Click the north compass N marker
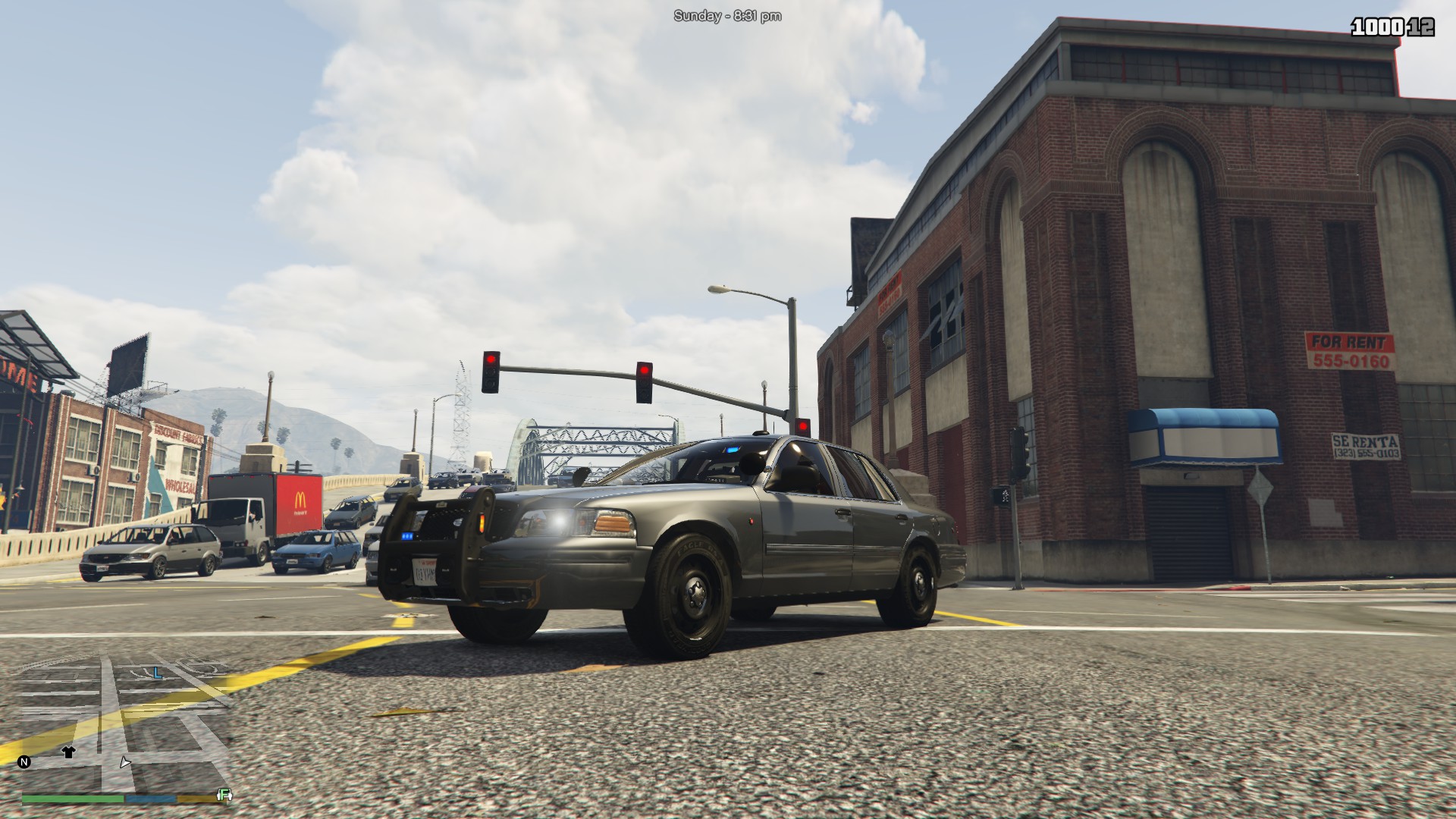 (24, 761)
